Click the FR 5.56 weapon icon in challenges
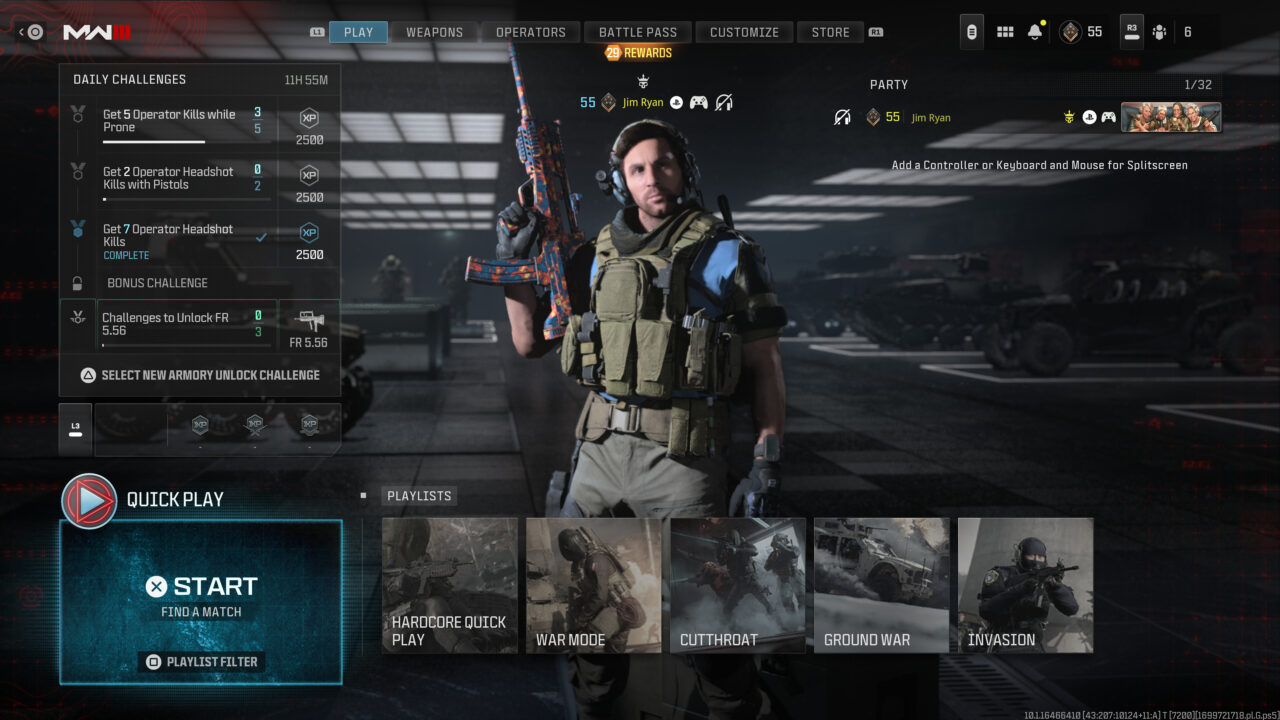 (311, 322)
